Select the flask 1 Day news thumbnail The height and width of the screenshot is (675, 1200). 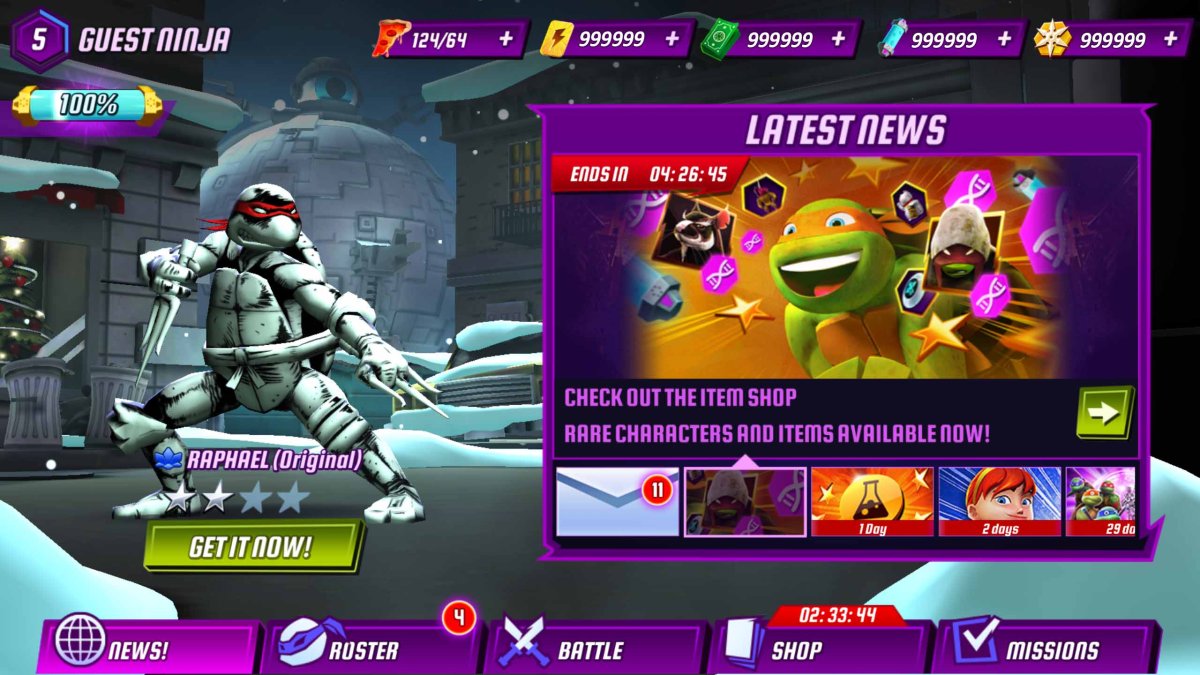click(x=872, y=501)
